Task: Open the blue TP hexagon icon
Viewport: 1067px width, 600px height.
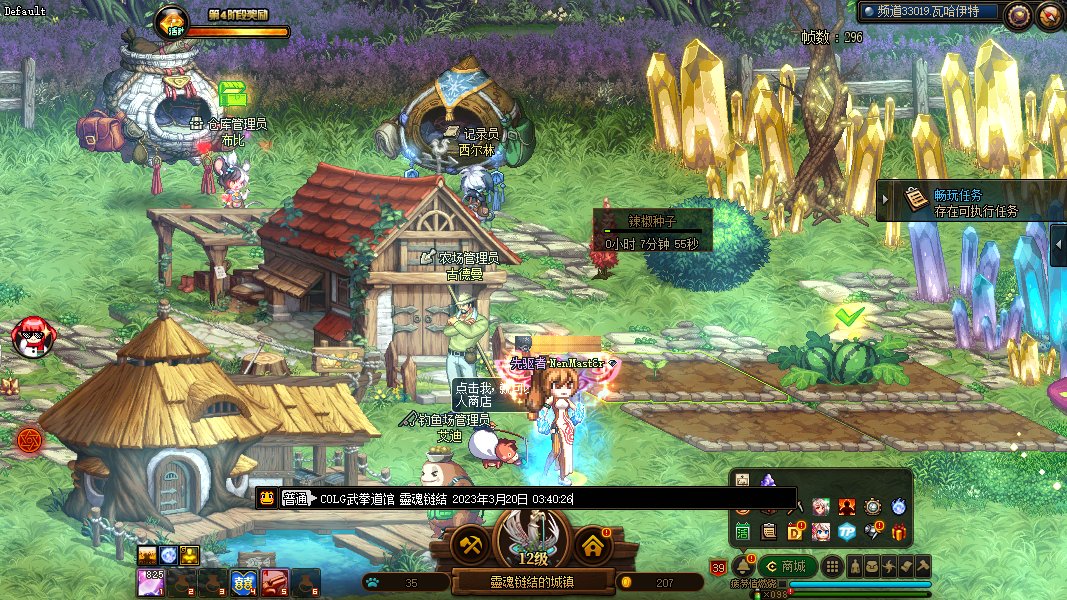Action: point(847,532)
